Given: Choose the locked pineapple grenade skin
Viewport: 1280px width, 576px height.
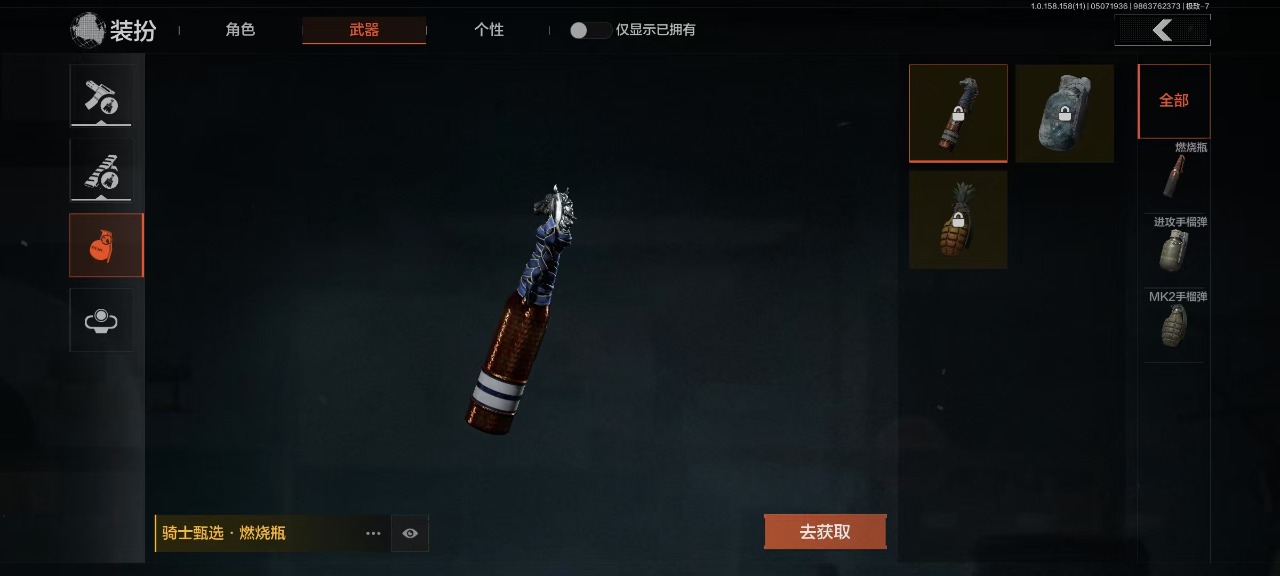Looking at the screenshot, I should click(x=958, y=219).
